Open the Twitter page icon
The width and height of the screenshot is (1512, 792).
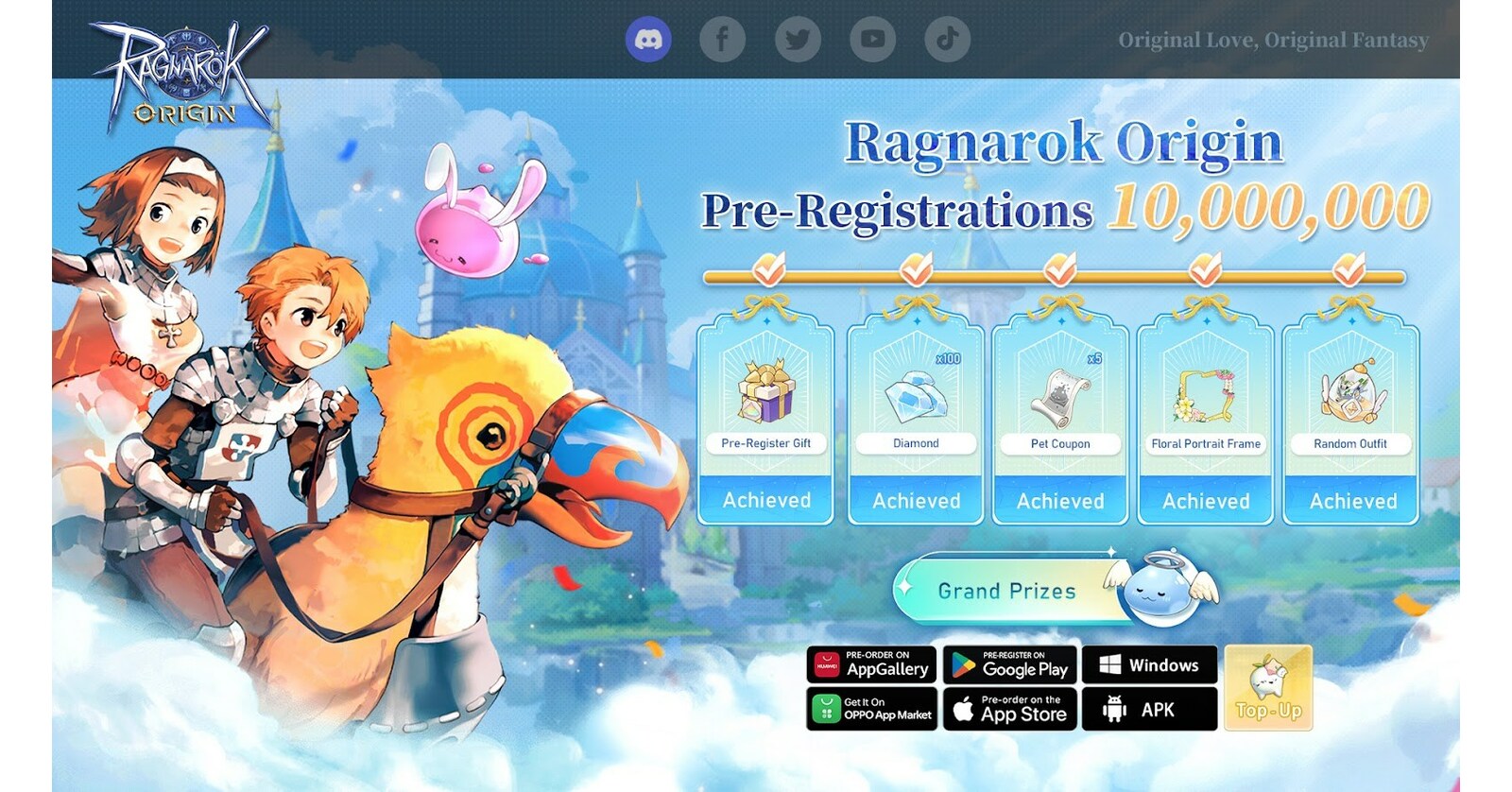tap(797, 39)
